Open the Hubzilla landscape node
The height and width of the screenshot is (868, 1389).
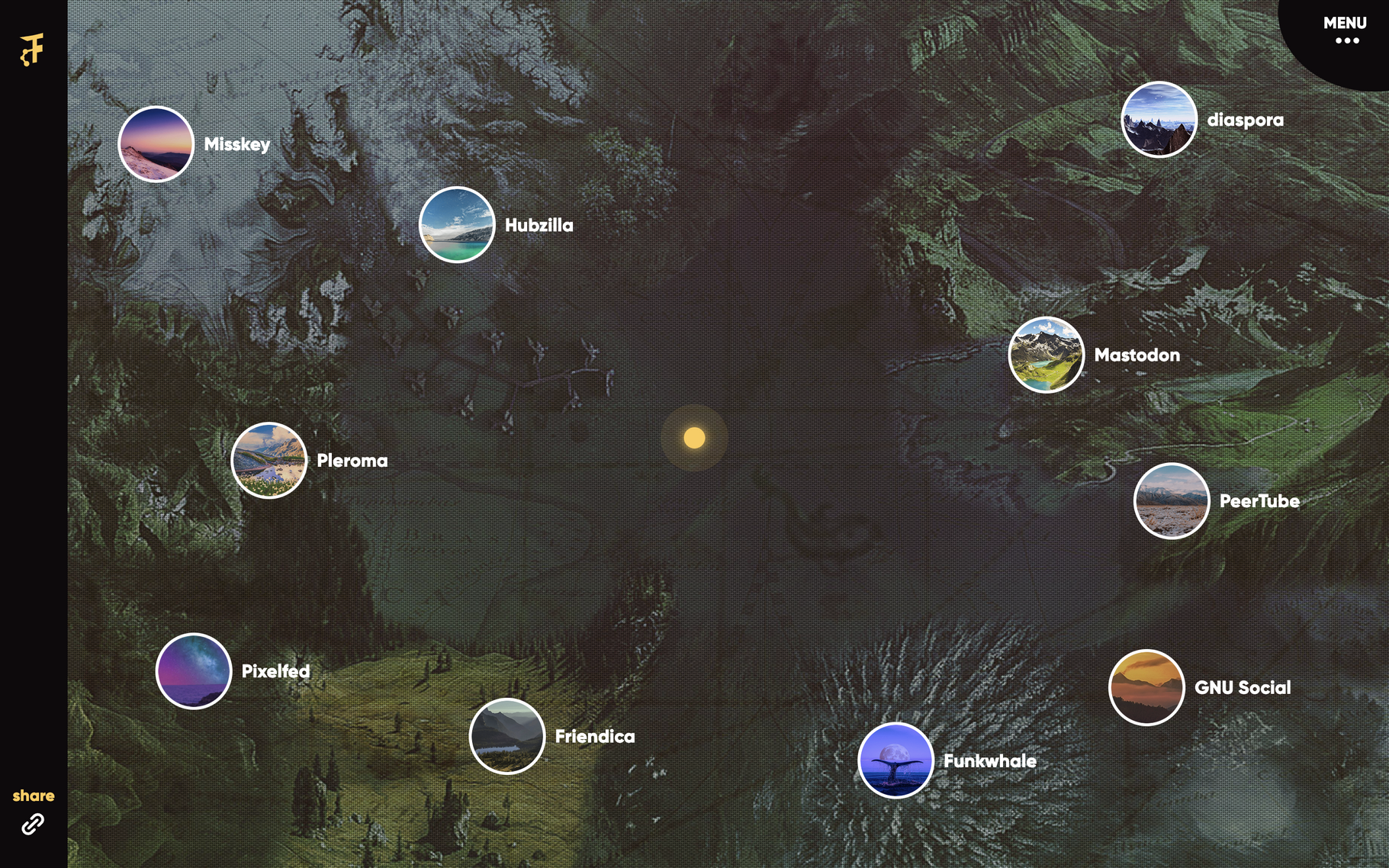457,225
